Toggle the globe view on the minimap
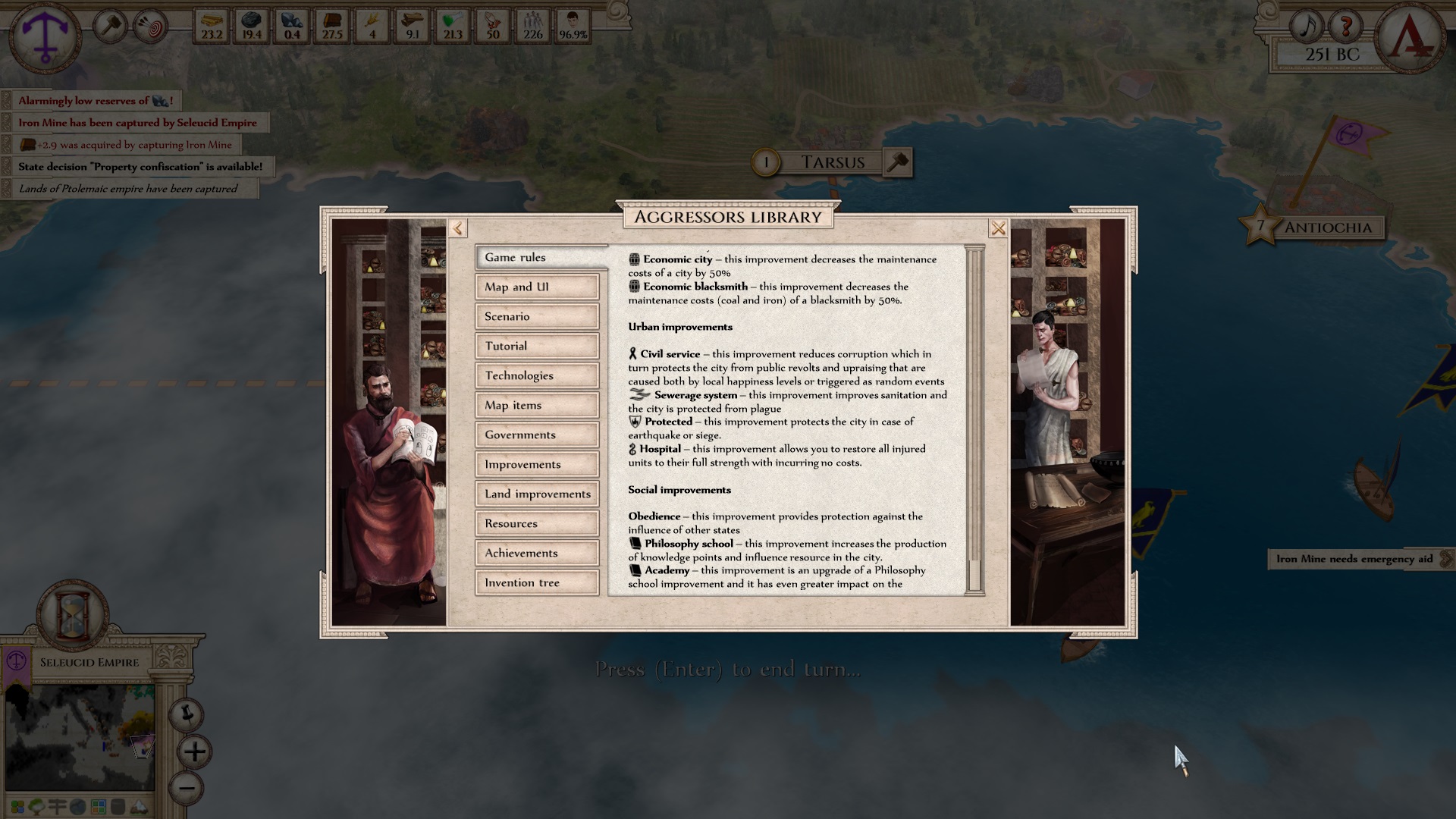1456x819 pixels. click(78, 806)
